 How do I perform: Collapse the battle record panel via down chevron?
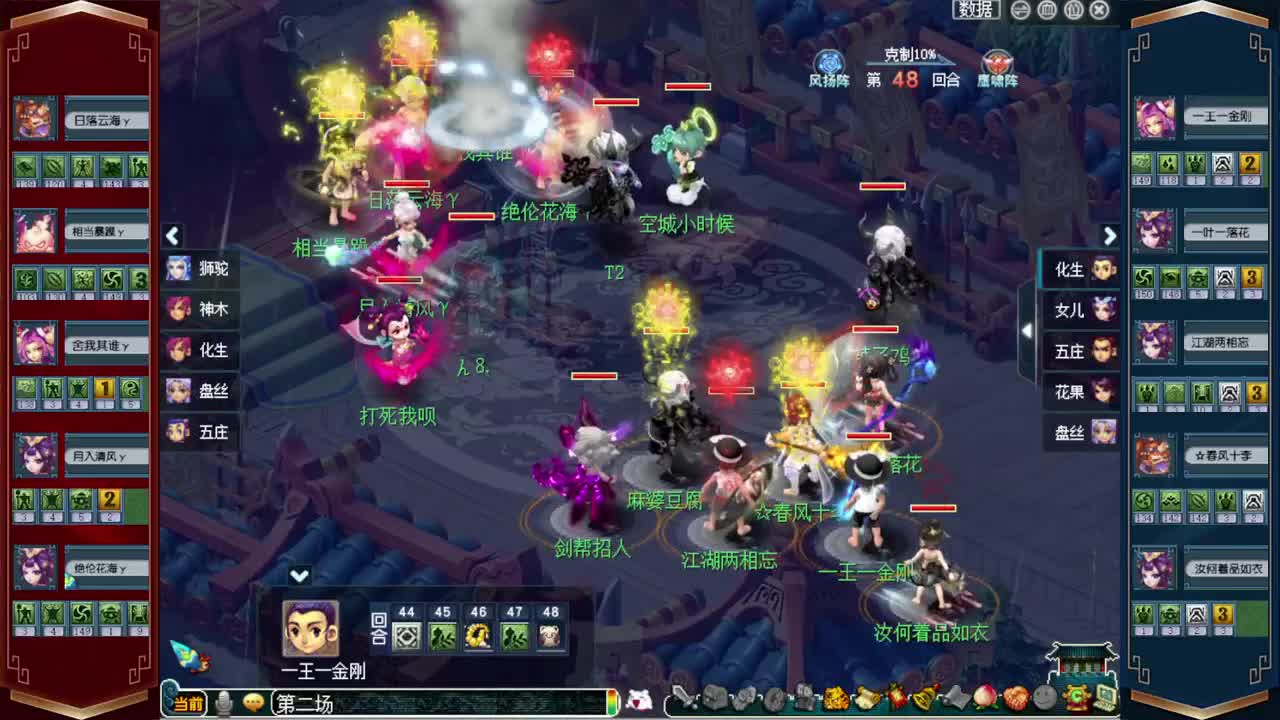tap(296, 576)
